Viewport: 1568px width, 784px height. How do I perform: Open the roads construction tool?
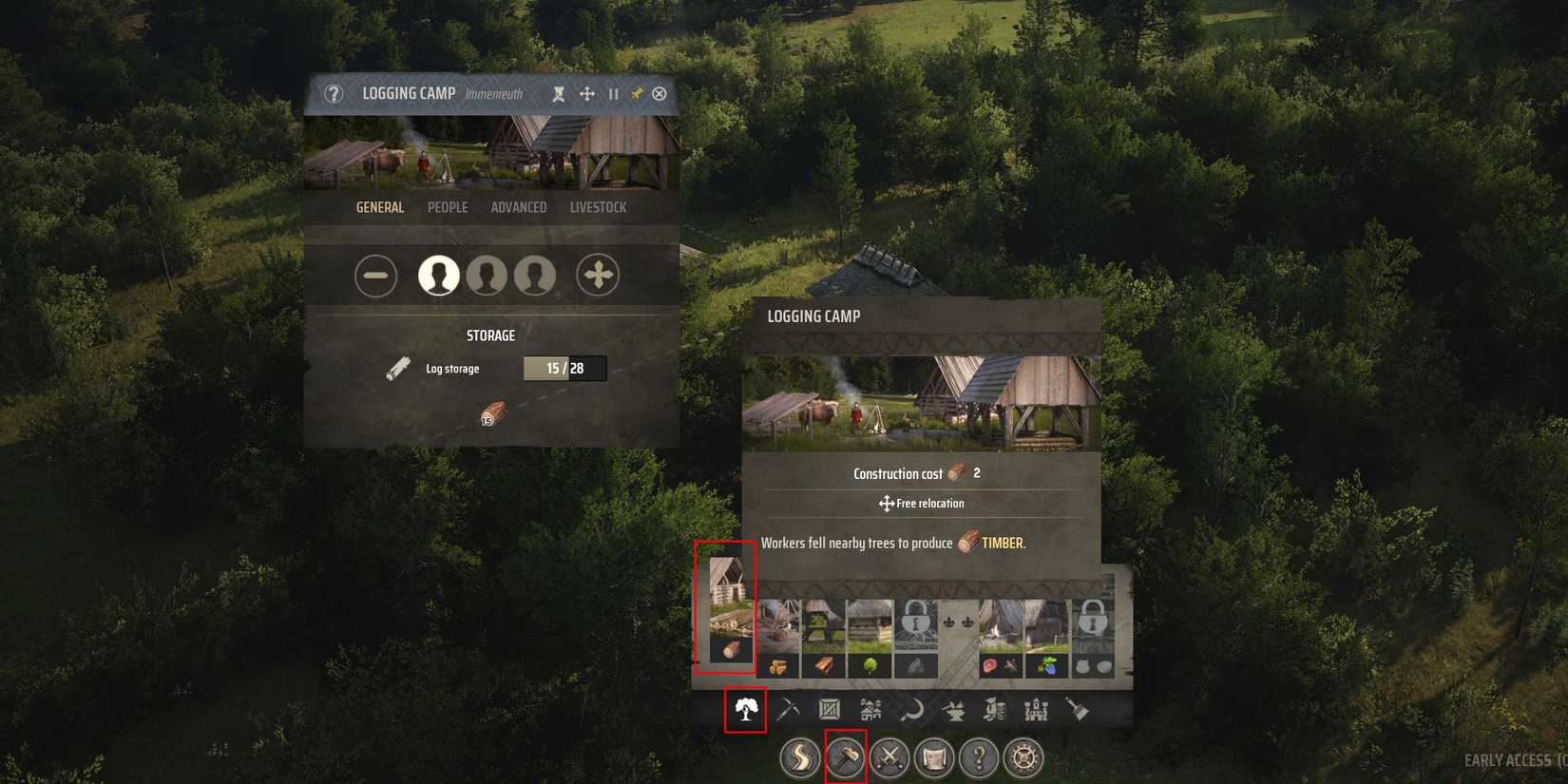[x=798, y=758]
